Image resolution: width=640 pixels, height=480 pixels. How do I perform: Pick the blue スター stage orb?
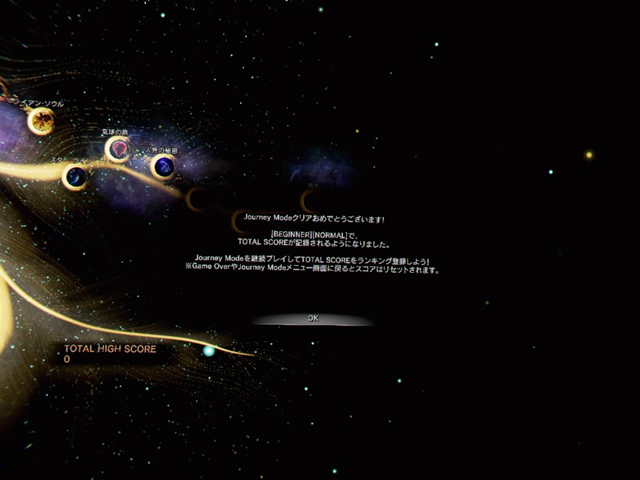click(75, 178)
